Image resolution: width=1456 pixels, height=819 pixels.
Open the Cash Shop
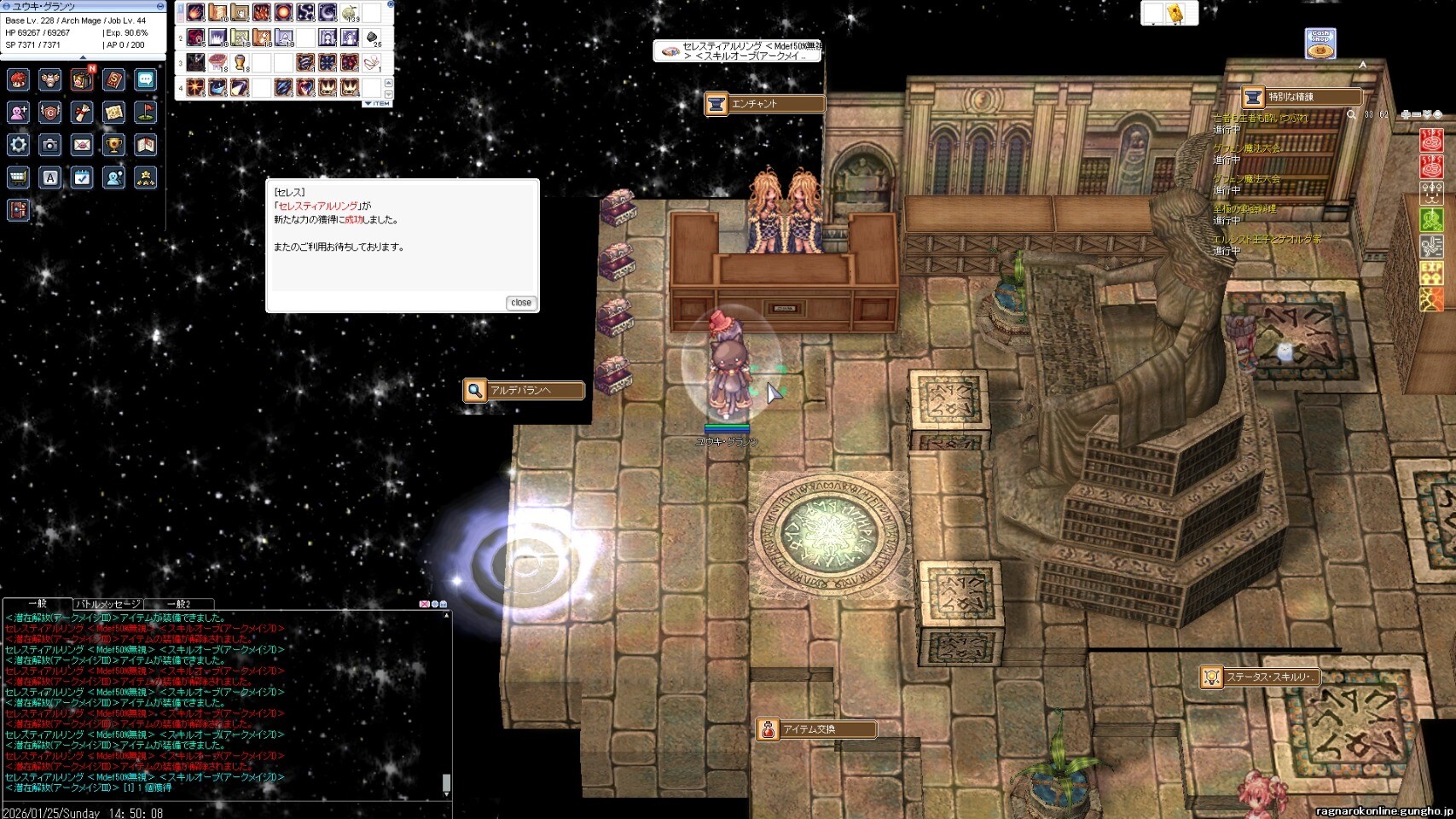pyautogui.click(x=1320, y=44)
